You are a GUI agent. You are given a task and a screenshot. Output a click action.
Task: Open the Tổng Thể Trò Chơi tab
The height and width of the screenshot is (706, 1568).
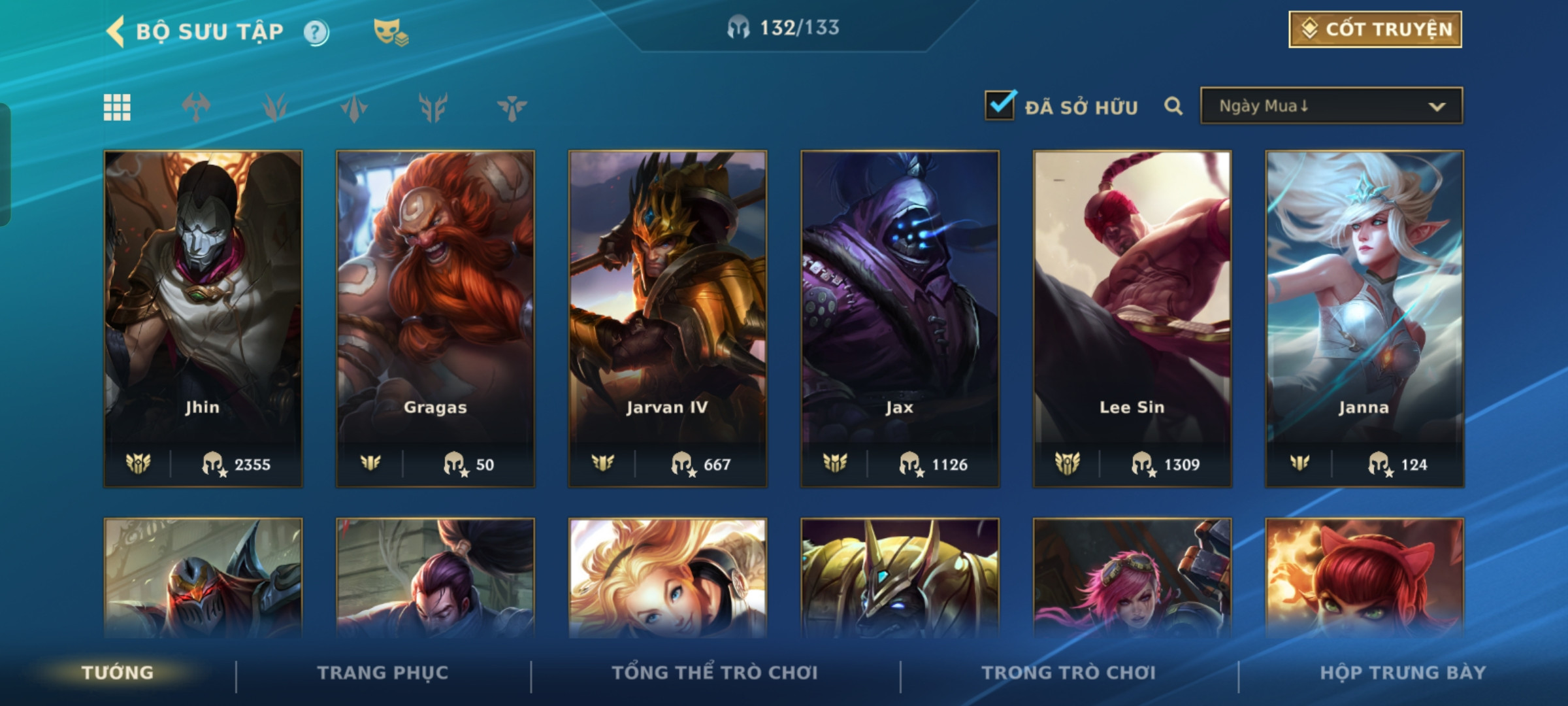click(715, 672)
